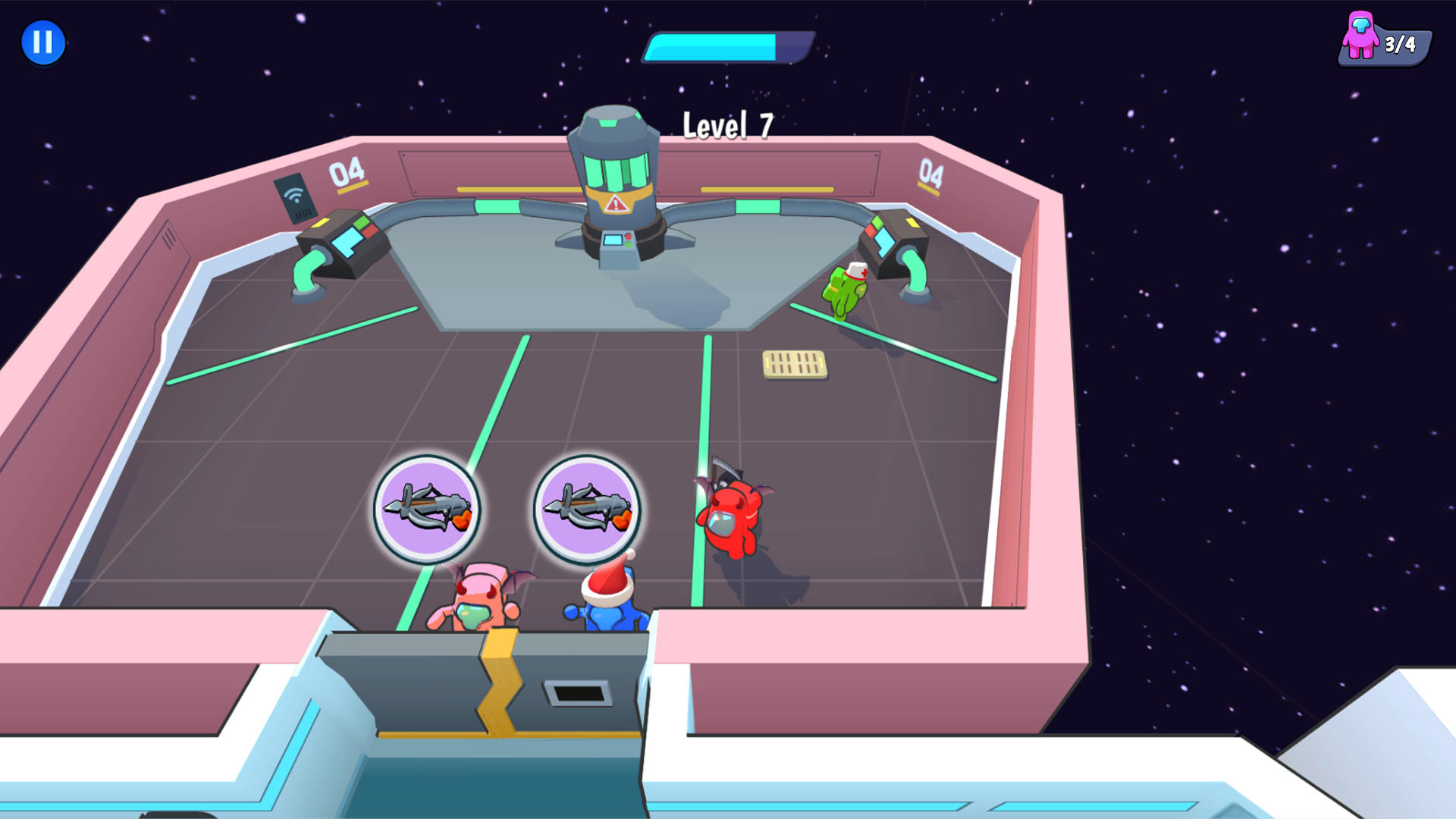Click the Level 7 label
1456x819 pixels.
(726, 124)
